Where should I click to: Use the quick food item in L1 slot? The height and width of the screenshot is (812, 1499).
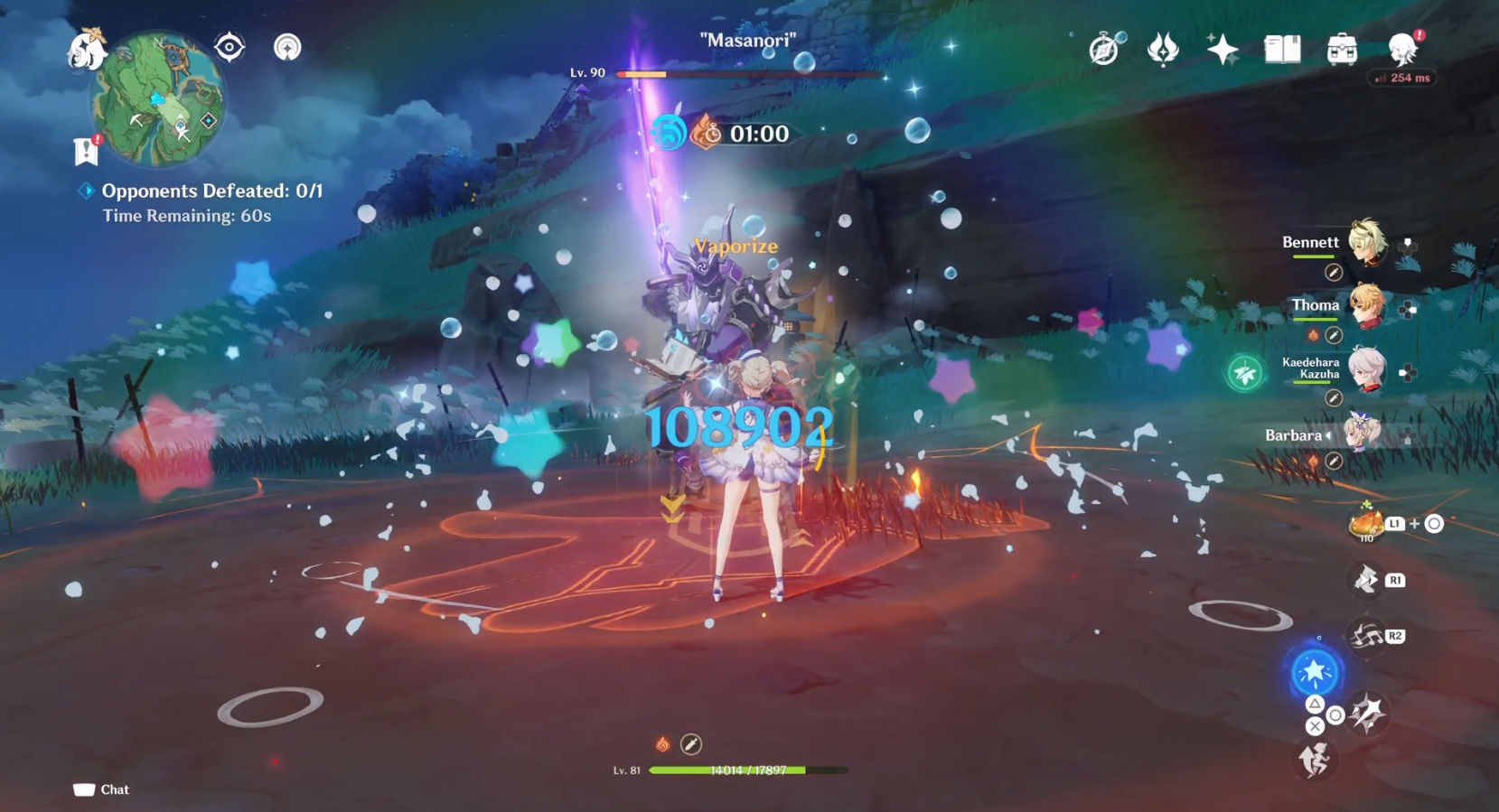pyautogui.click(x=1367, y=524)
